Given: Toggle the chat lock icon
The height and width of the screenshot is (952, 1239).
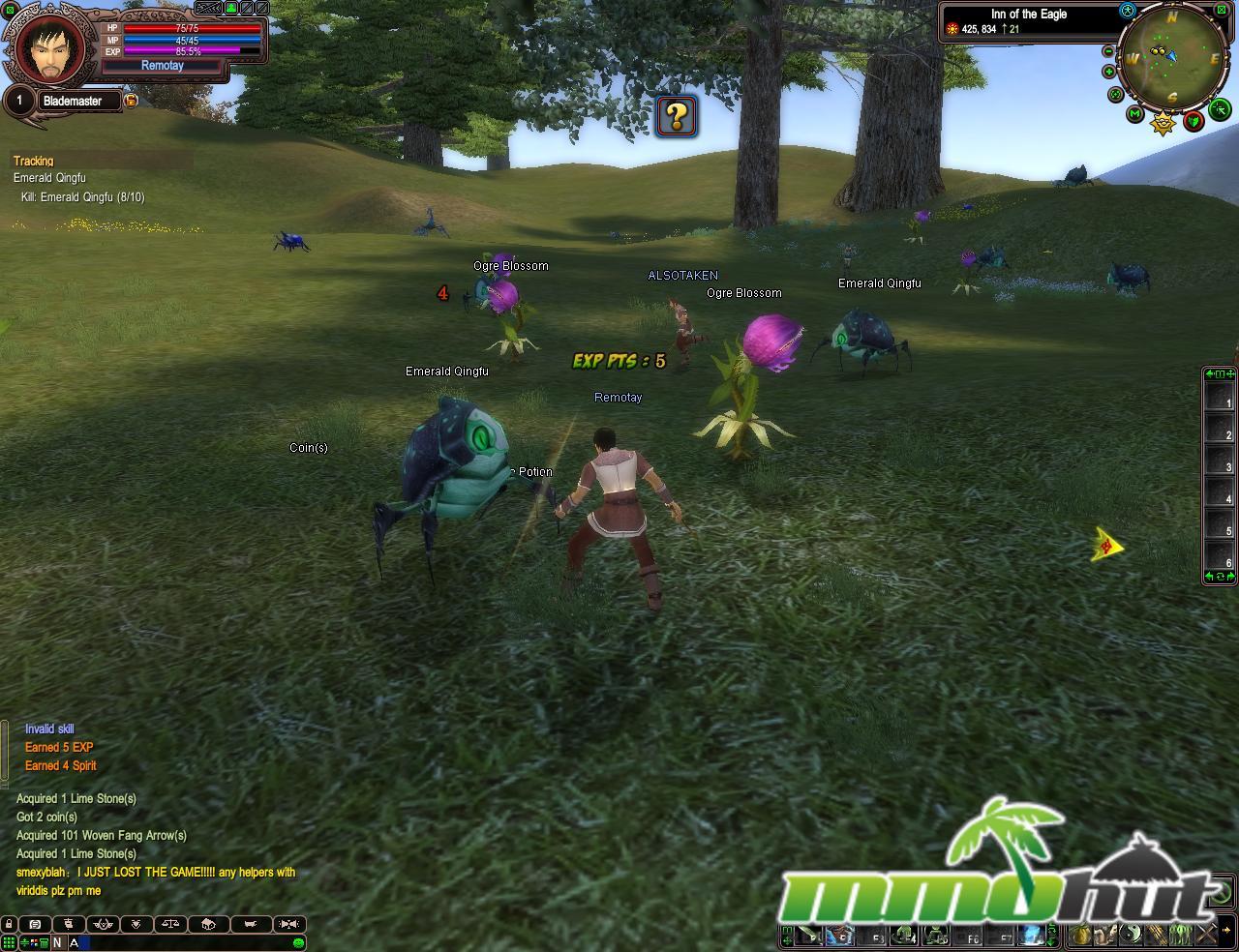Looking at the screenshot, I should coord(9,924).
